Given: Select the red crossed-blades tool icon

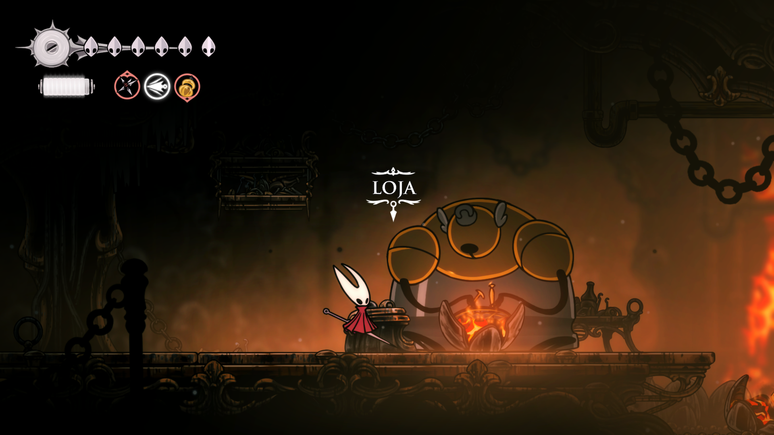Looking at the screenshot, I should pyautogui.click(x=127, y=86).
